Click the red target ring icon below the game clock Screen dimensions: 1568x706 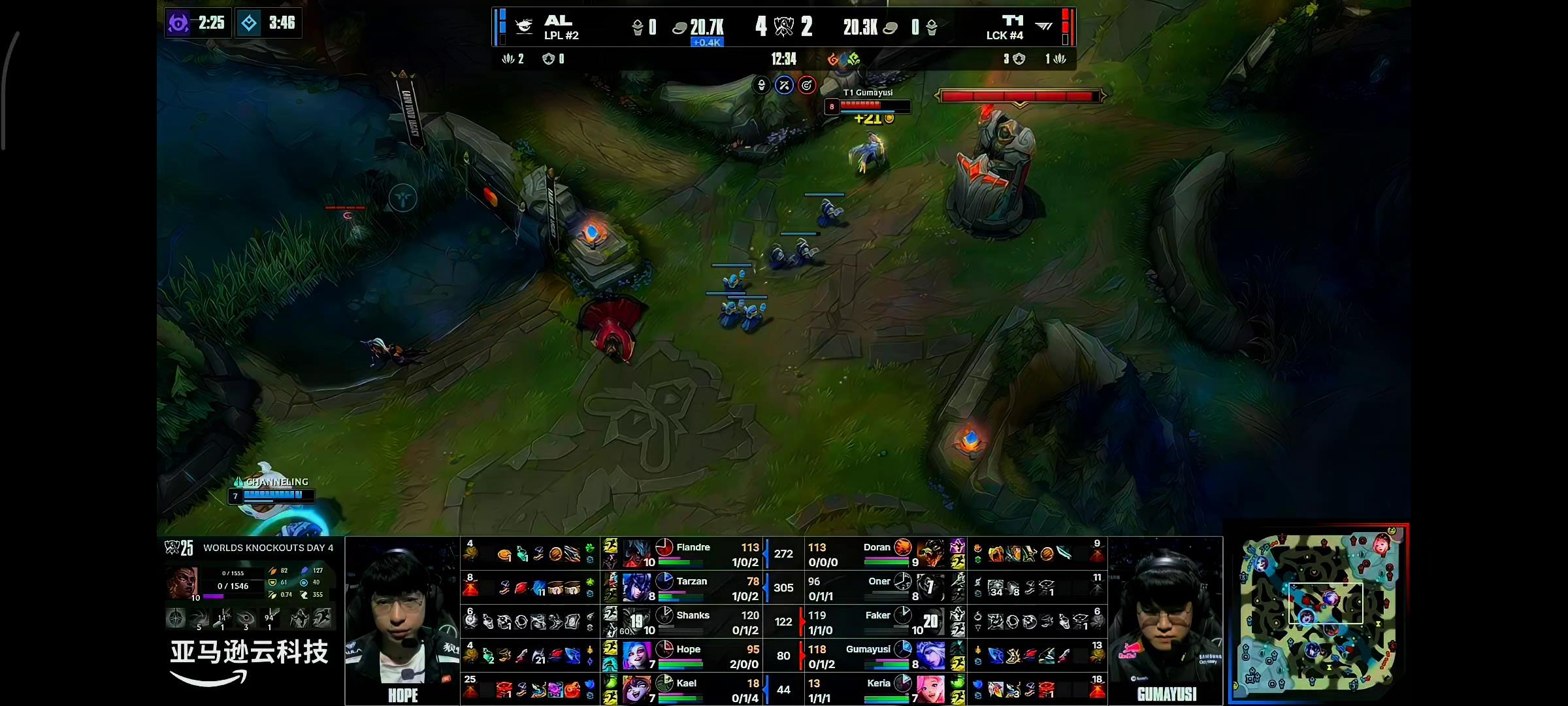coord(807,85)
